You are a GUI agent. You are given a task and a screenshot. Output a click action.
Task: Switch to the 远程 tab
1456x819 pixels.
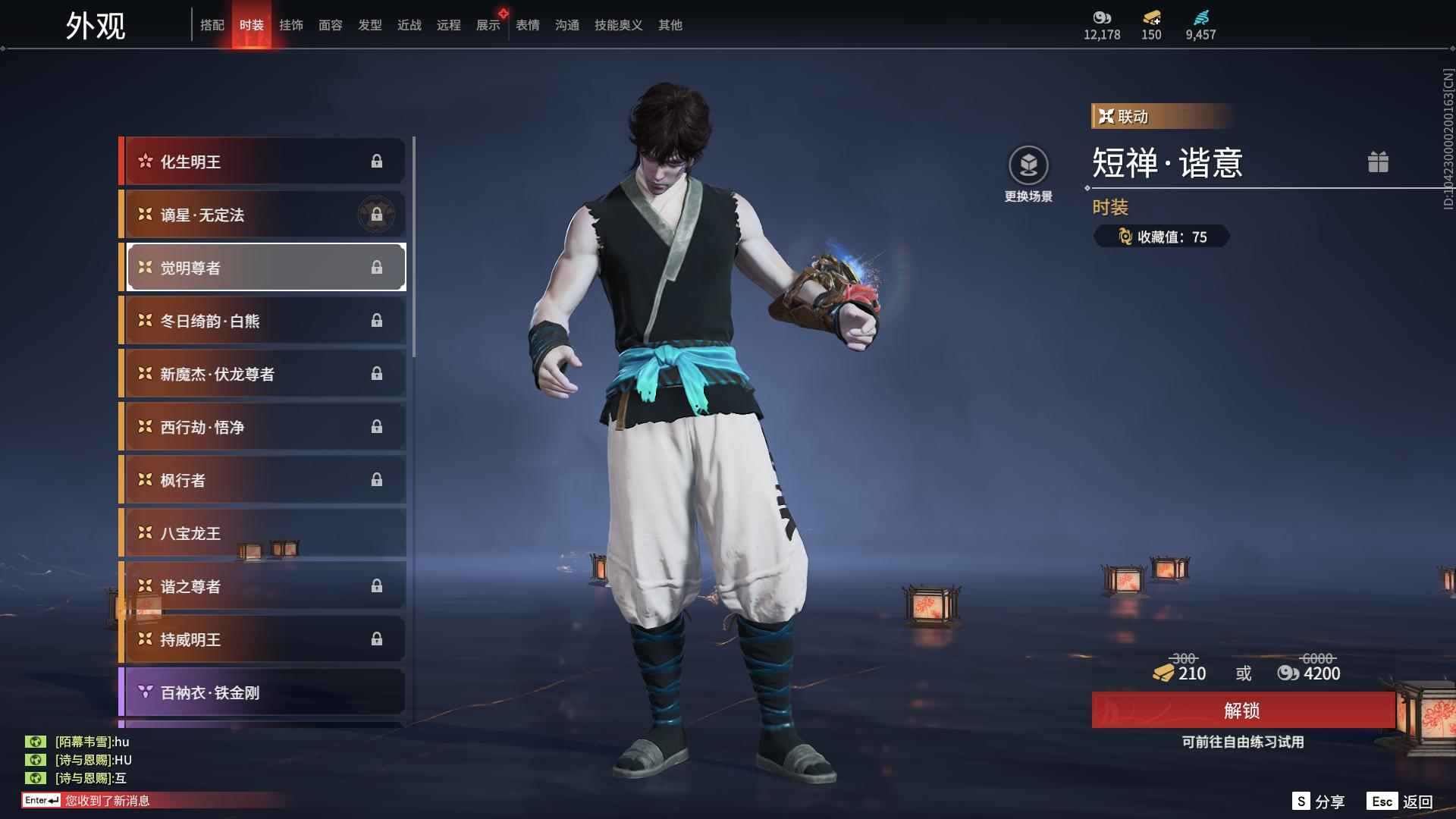(x=448, y=24)
